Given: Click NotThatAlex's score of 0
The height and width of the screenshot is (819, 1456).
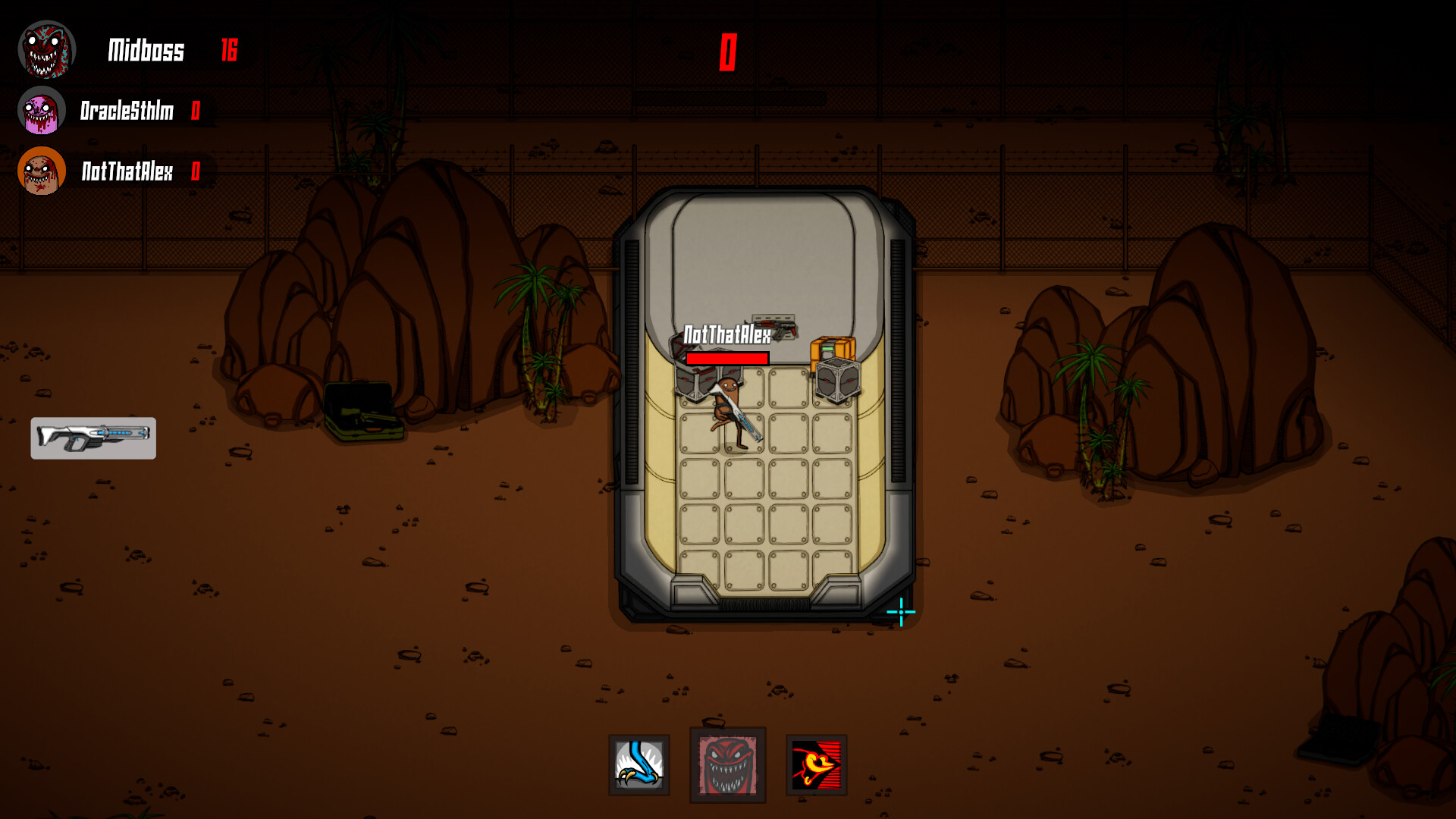Looking at the screenshot, I should [196, 173].
